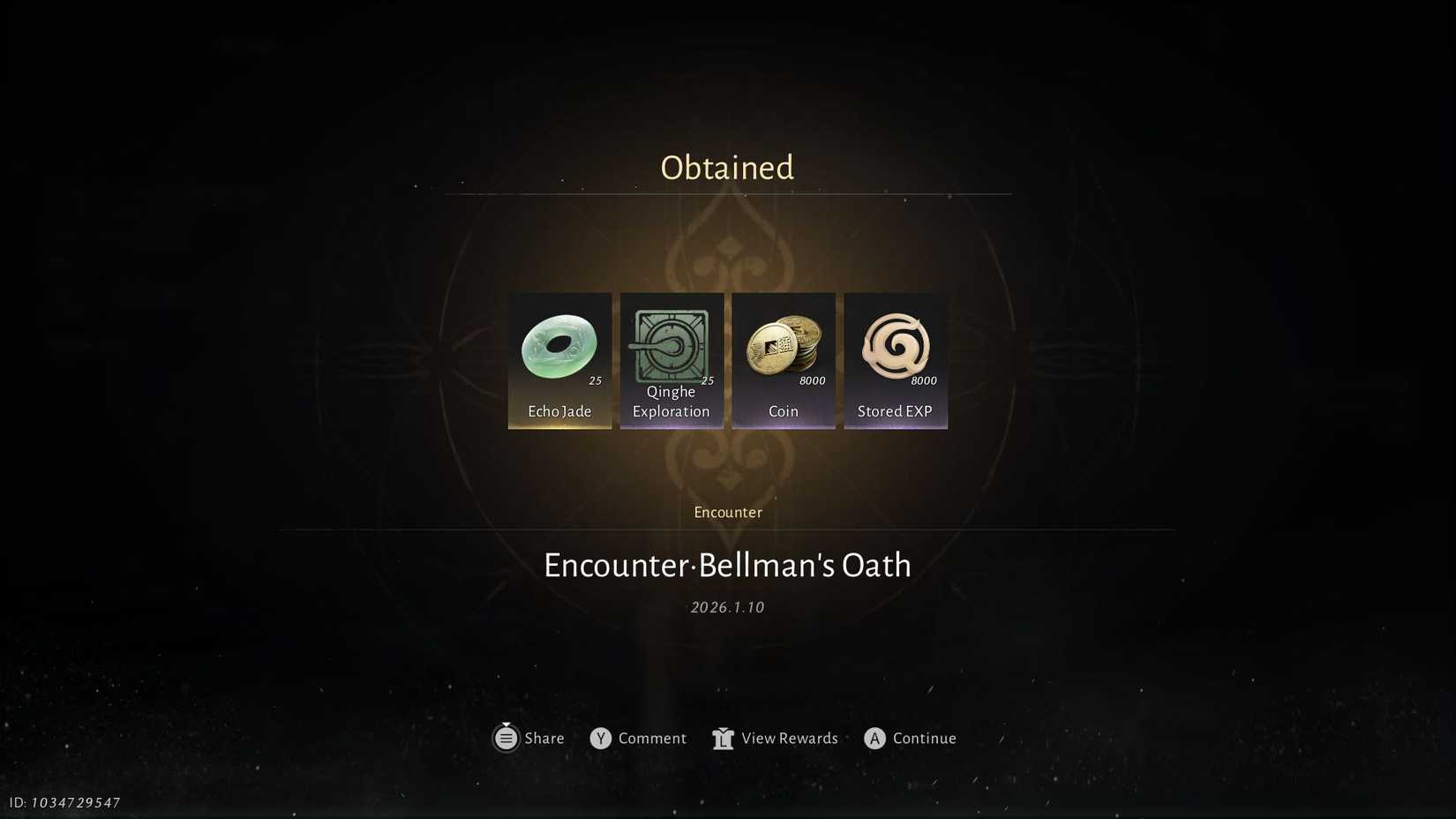
Task: Select the Encounter Bellman's Oath title
Action: coord(727,565)
